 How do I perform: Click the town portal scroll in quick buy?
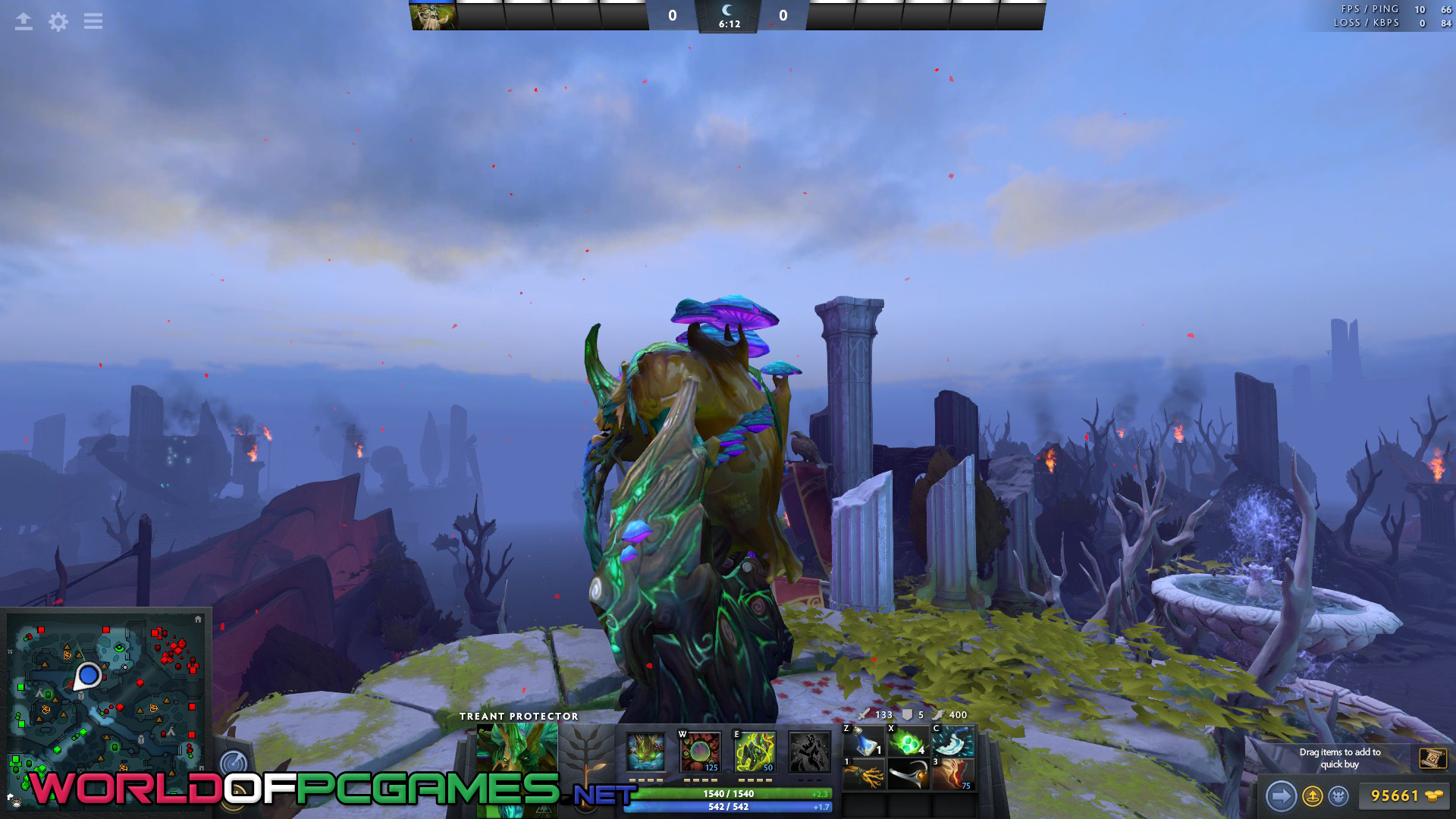pos(1432,758)
